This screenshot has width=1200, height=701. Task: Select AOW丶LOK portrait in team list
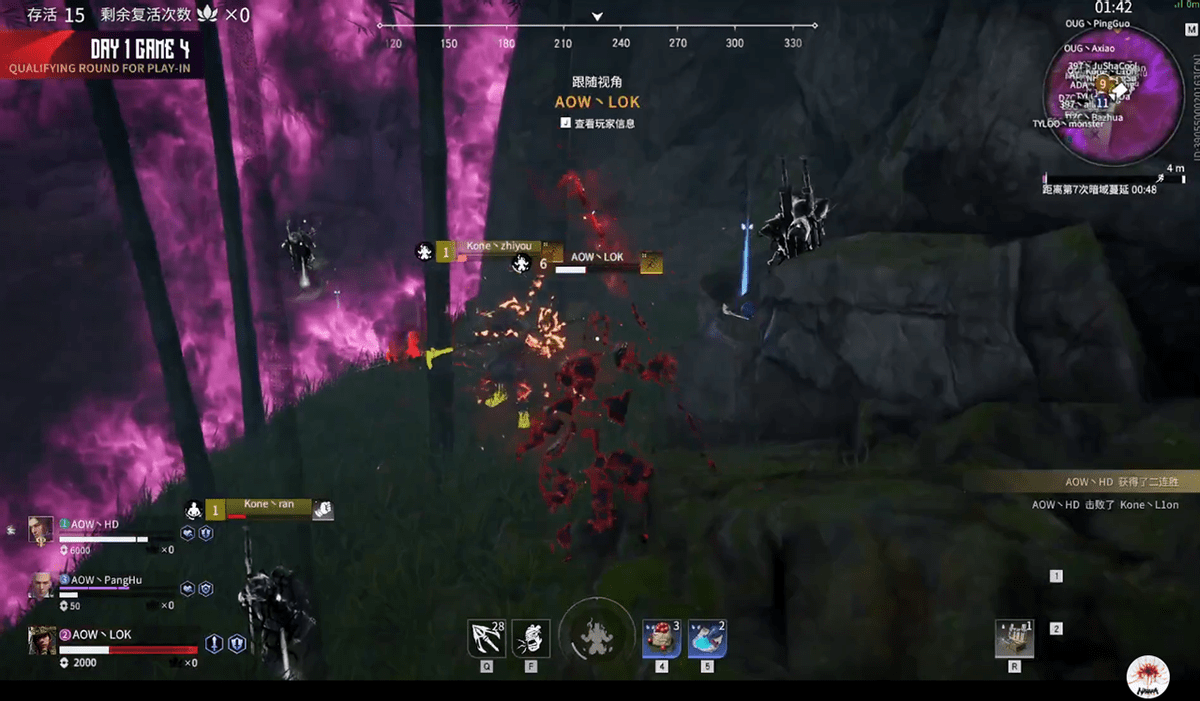pos(42,640)
